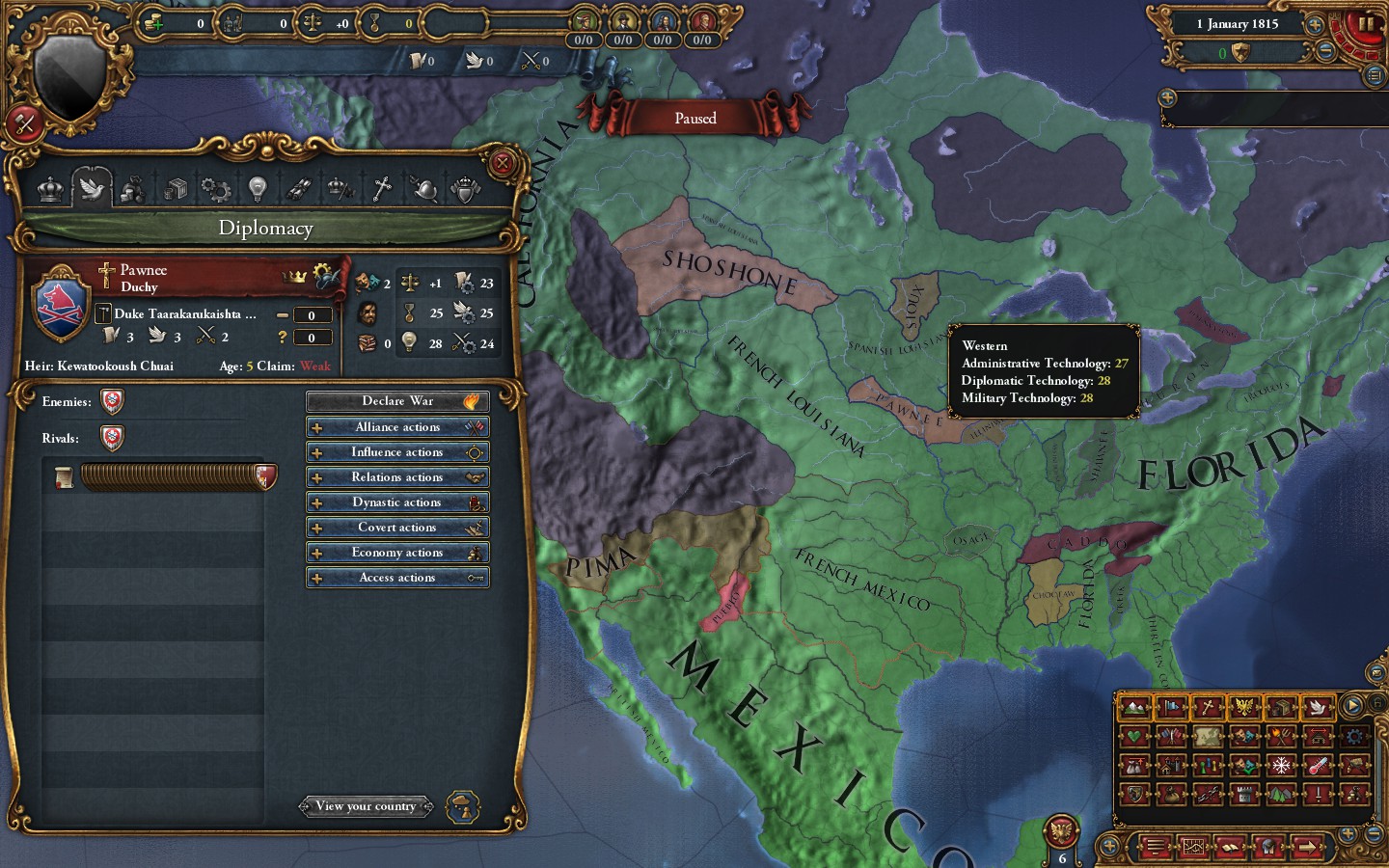Toggle the empire map mode
The width and height of the screenshot is (1389, 868).
tap(1245, 707)
